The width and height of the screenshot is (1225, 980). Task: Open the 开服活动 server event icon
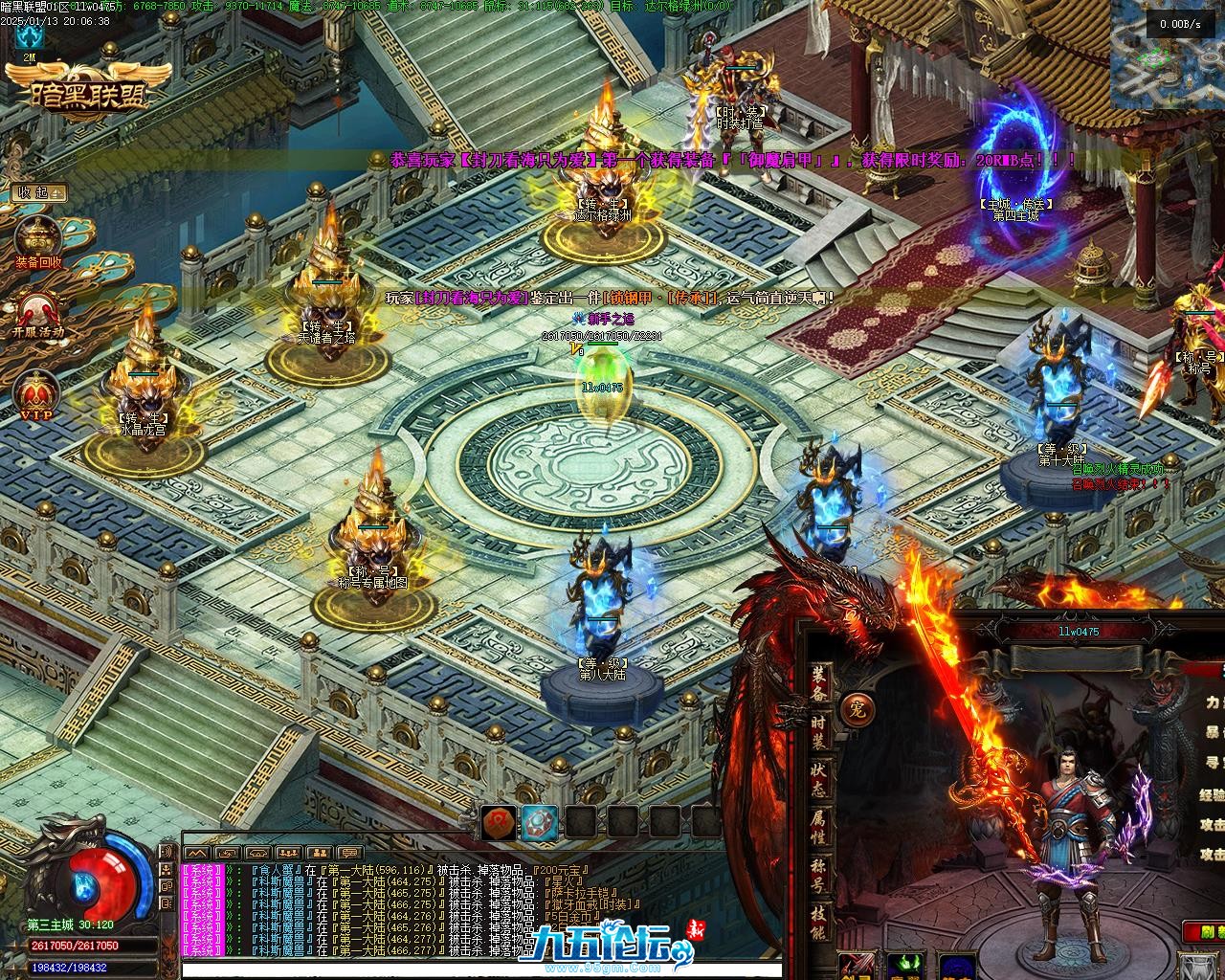tap(38, 313)
